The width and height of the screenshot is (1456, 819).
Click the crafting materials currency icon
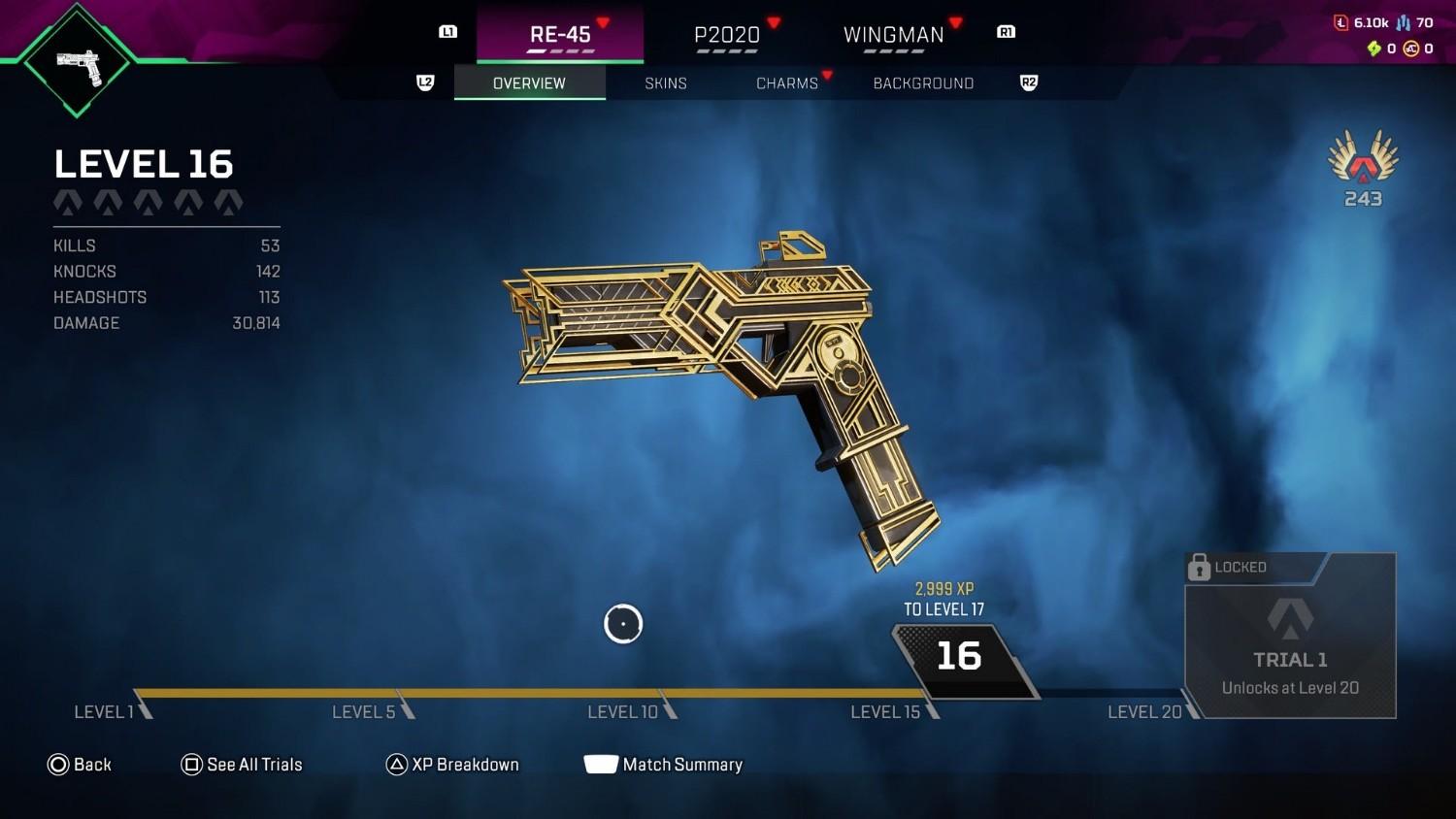pyautogui.click(x=1341, y=21)
